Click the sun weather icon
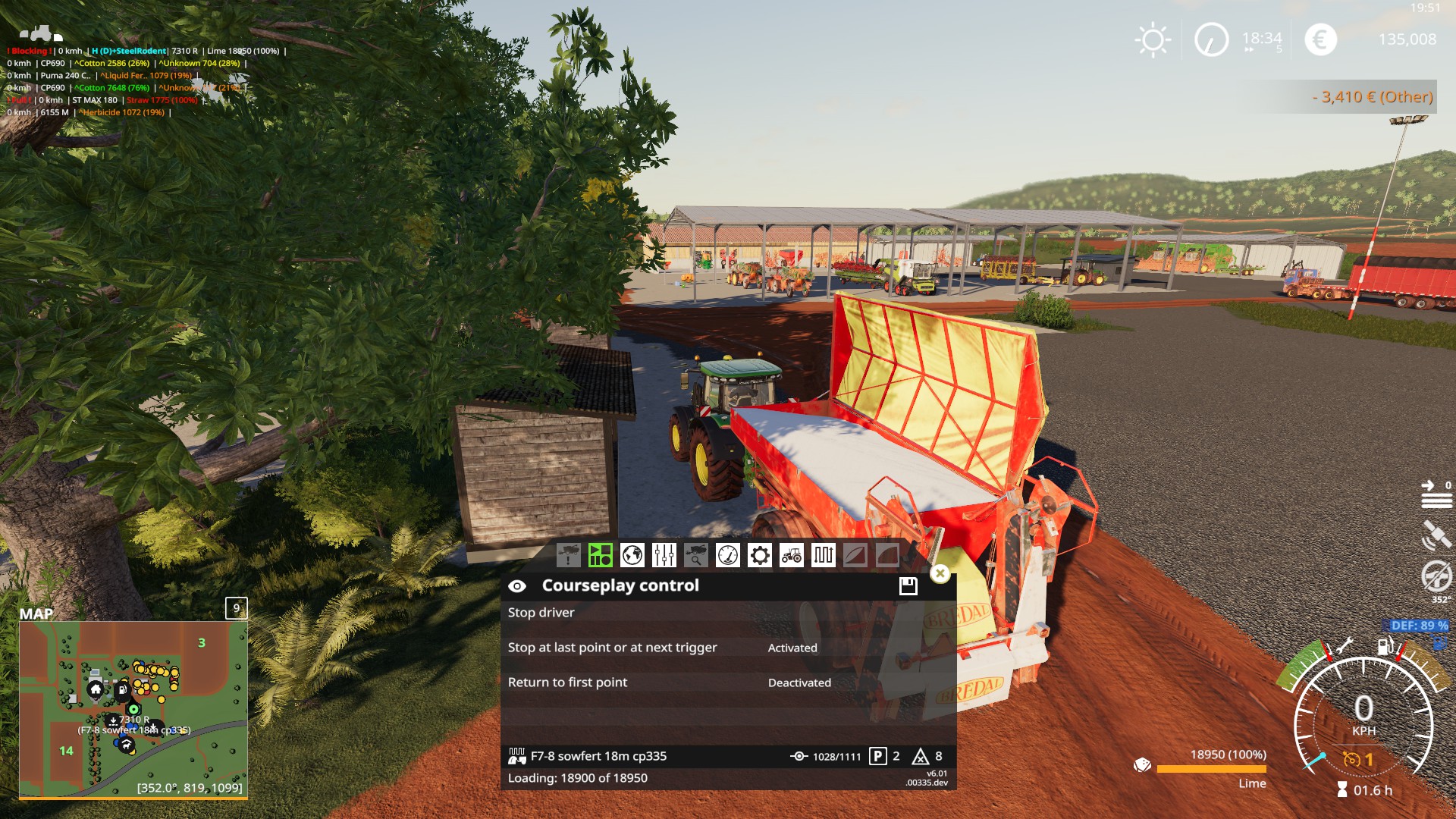Screen dimensions: 1456x819 [x=1152, y=39]
